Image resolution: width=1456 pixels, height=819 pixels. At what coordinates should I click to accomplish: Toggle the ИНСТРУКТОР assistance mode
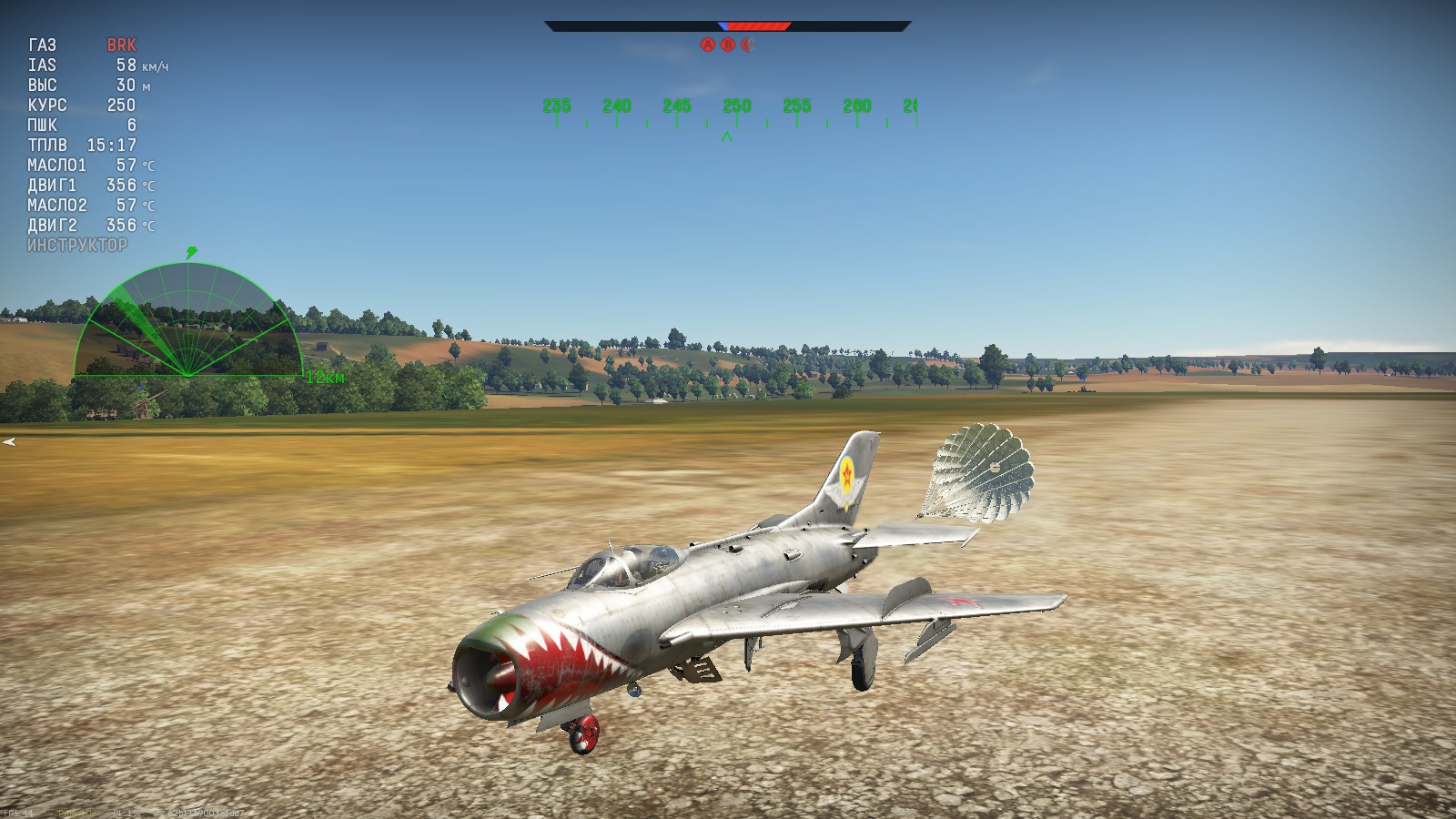77,246
